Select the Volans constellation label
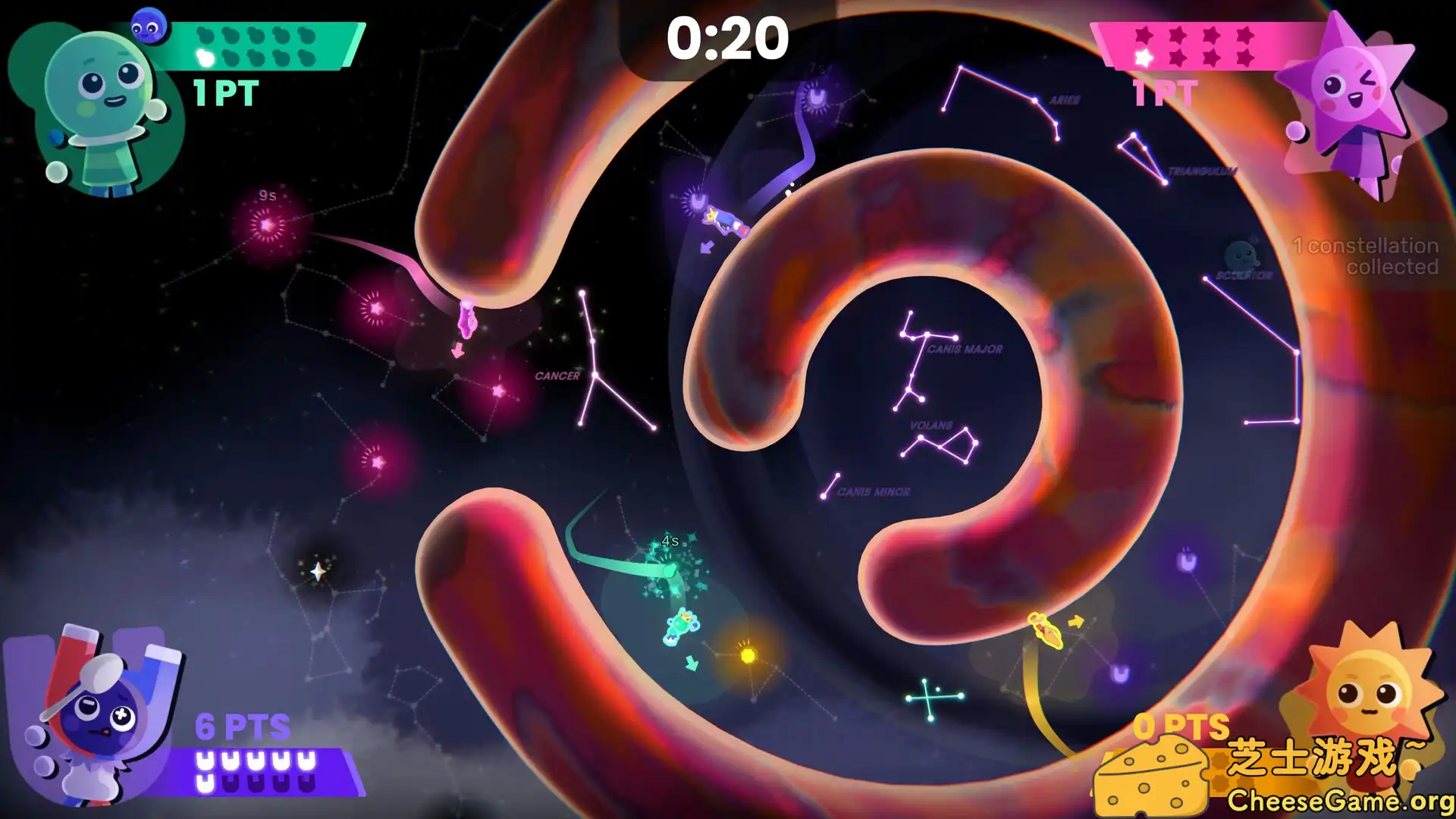This screenshot has height=819, width=1456. (x=931, y=425)
